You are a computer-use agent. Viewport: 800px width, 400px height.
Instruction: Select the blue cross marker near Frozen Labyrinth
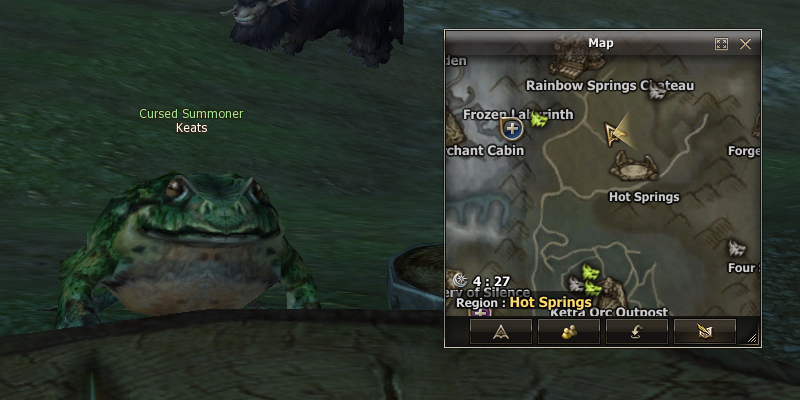(513, 129)
